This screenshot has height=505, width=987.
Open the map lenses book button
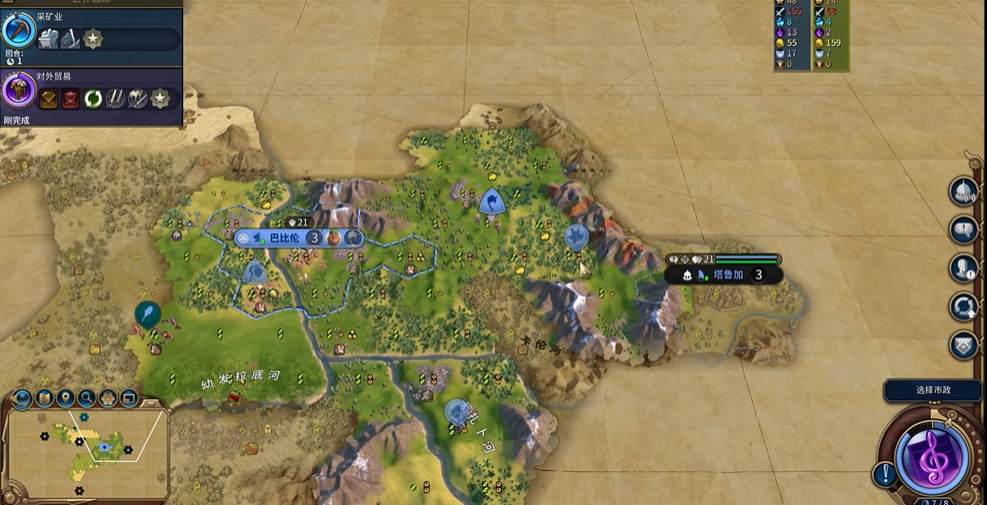click(44, 399)
